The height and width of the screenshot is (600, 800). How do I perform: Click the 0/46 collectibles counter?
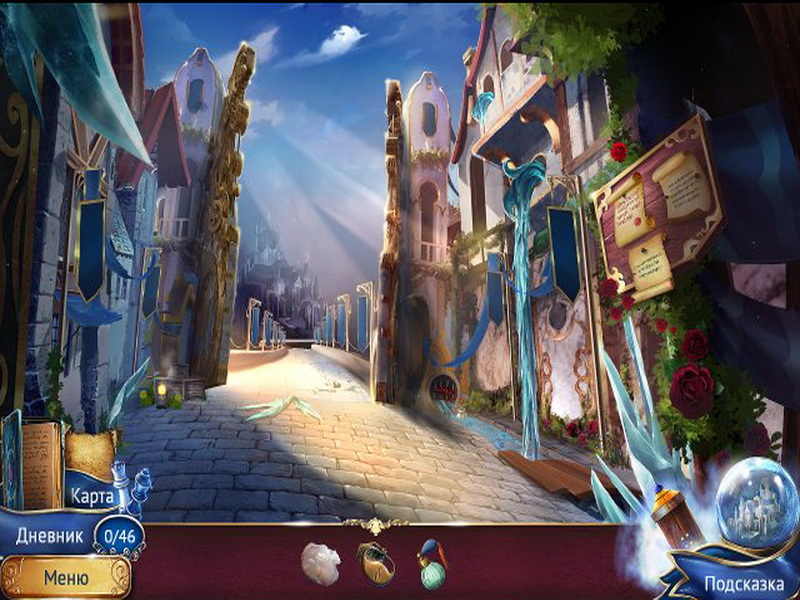point(119,536)
